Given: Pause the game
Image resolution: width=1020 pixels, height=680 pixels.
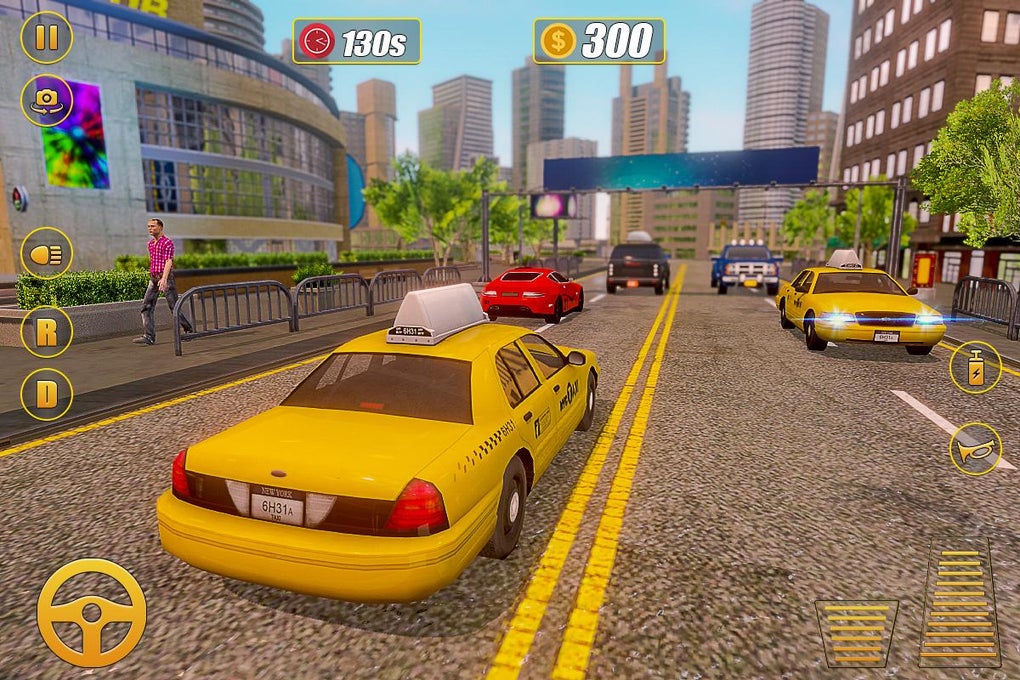Looking at the screenshot, I should pos(46,37).
